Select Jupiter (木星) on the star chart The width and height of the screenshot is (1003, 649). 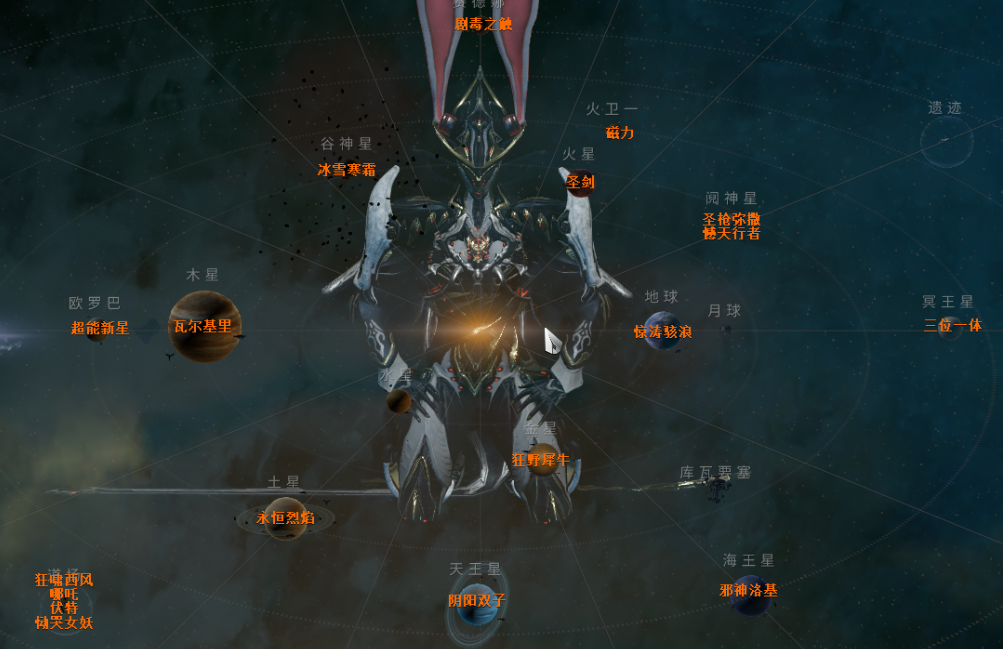(x=204, y=326)
